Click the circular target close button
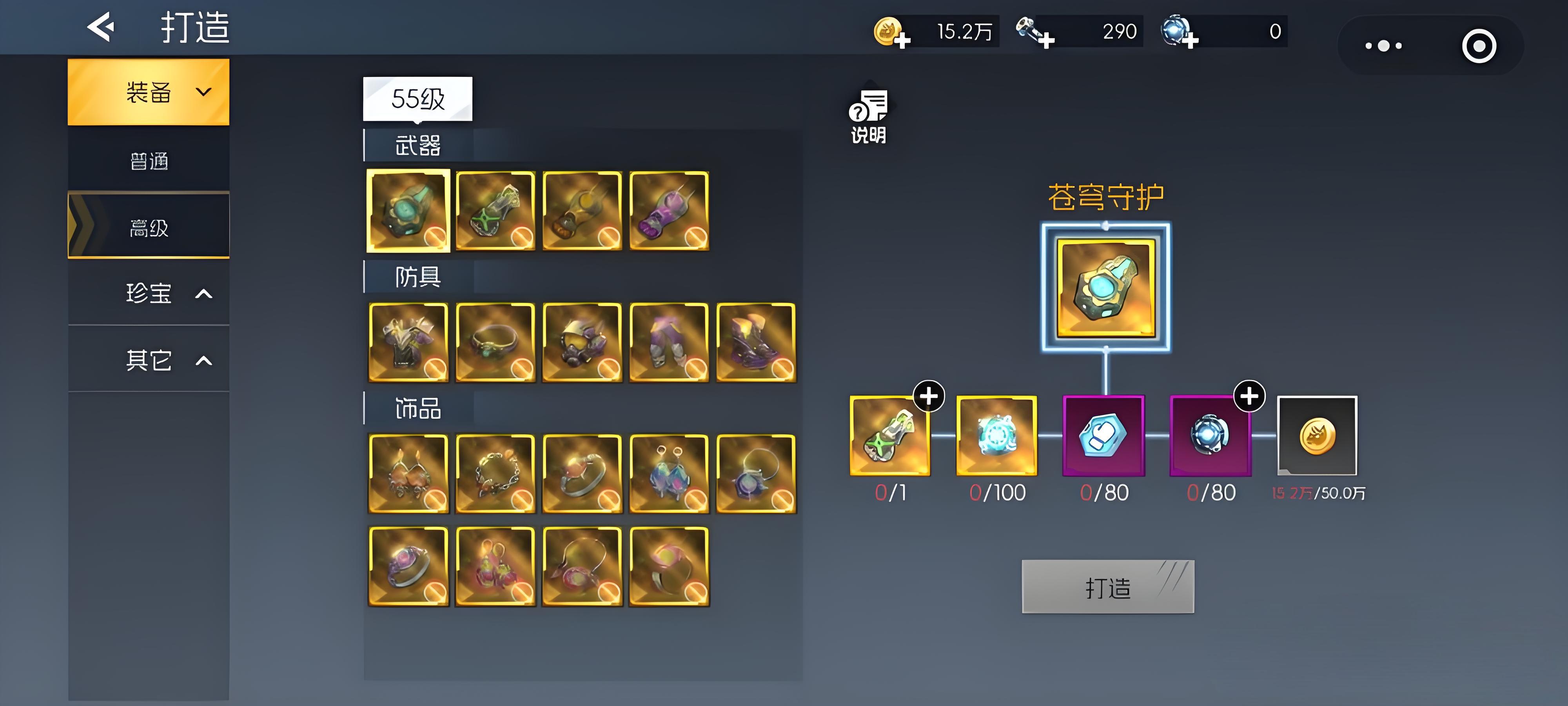Screen dimensions: 1568x706 [x=1479, y=45]
